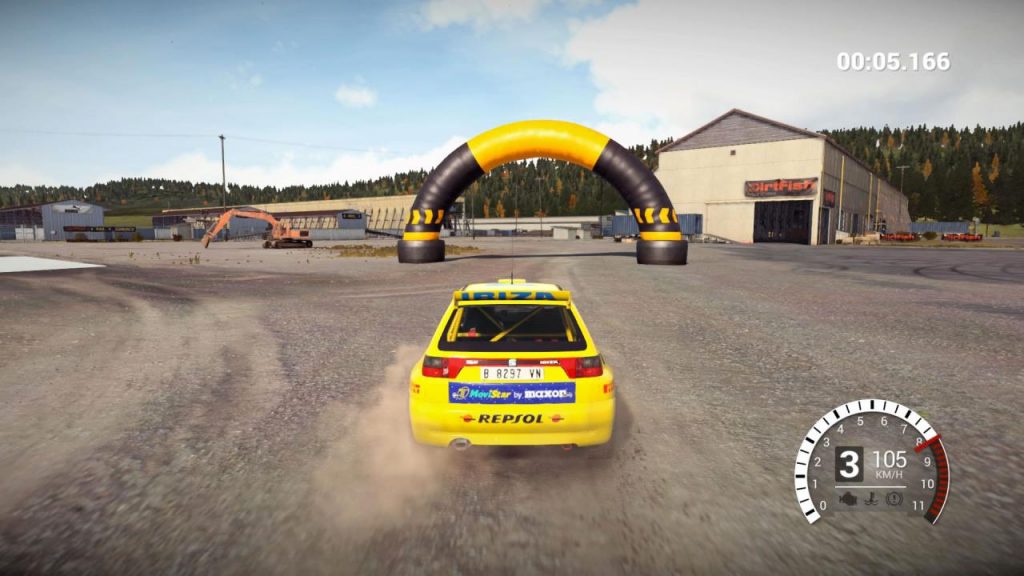Screen dimensions: 1024x576
Task: Click the brake warning indicator icon
Action: tap(894, 497)
